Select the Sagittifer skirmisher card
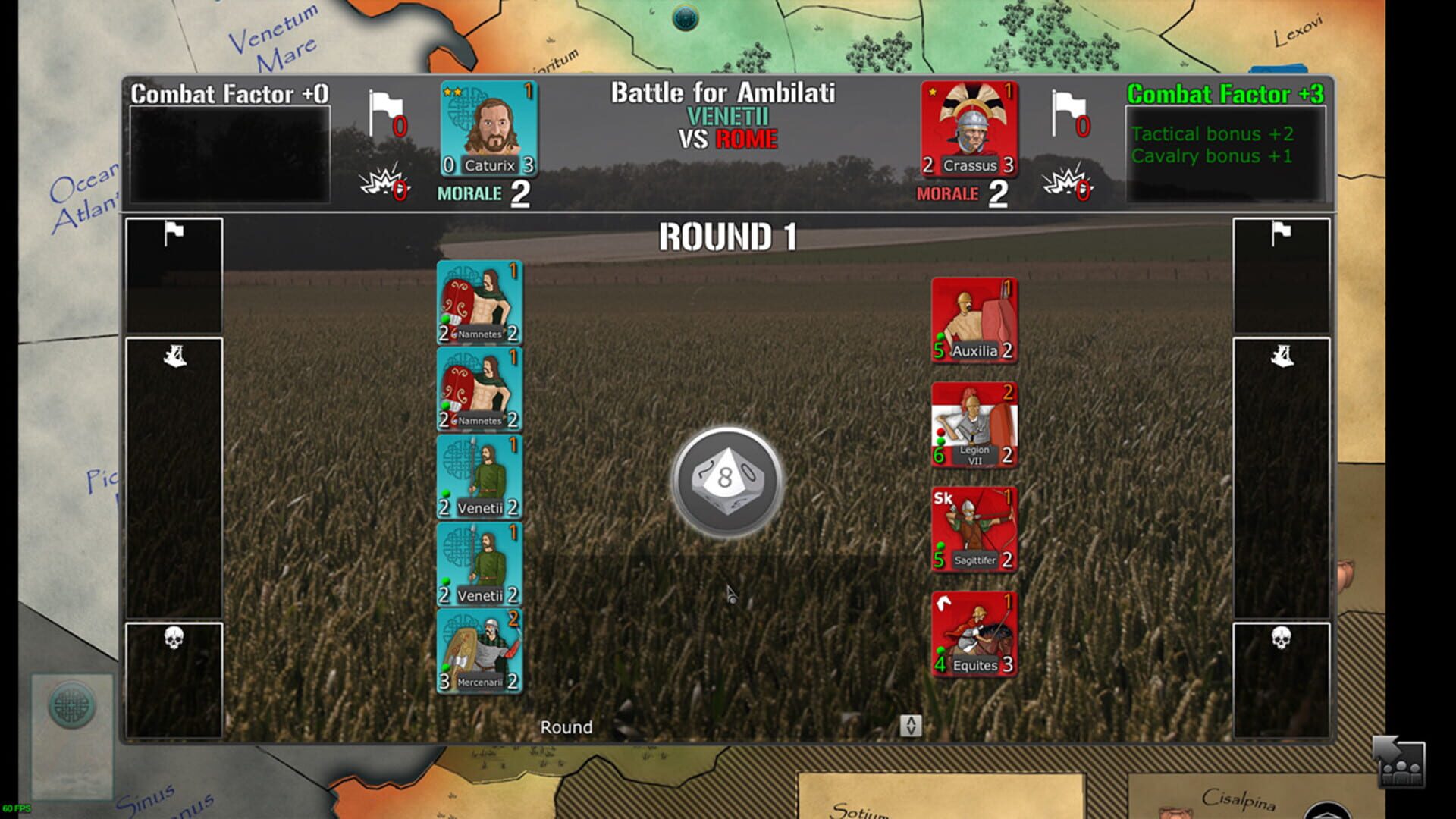This screenshot has width=1456, height=819. click(x=974, y=529)
